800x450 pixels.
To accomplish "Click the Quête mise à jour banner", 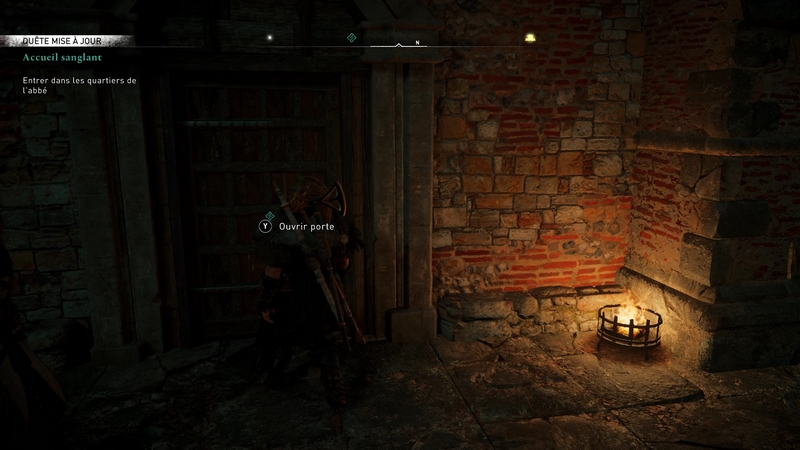I will click(67, 41).
